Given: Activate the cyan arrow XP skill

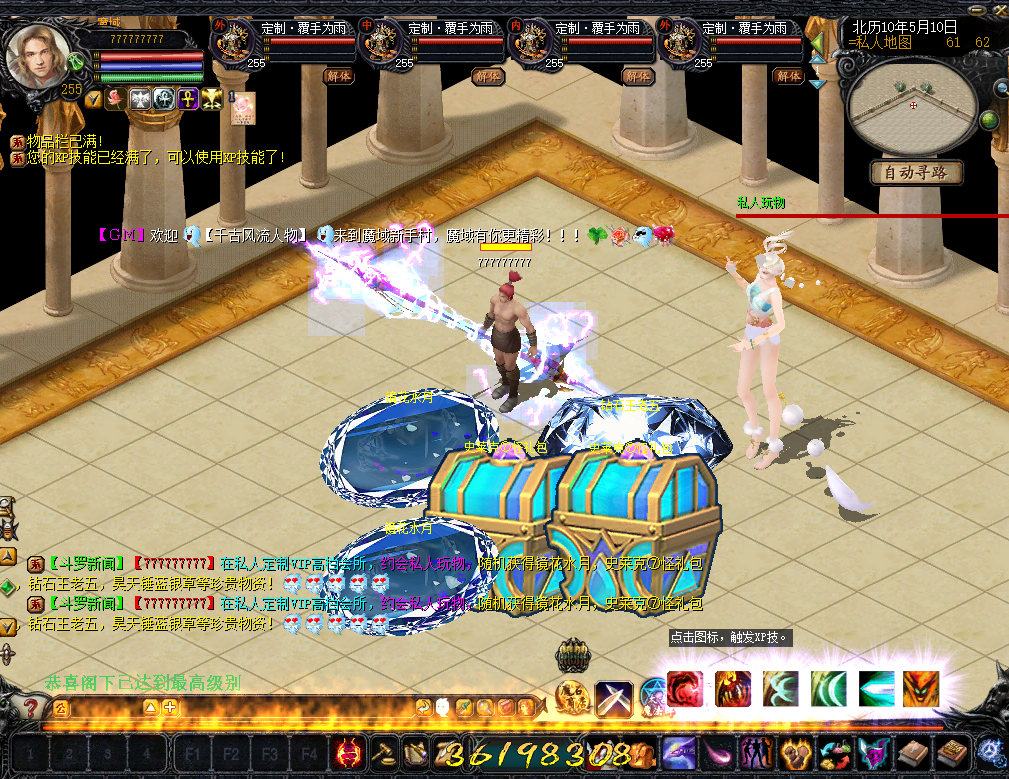Looking at the screenshot, I should [877, 689].
